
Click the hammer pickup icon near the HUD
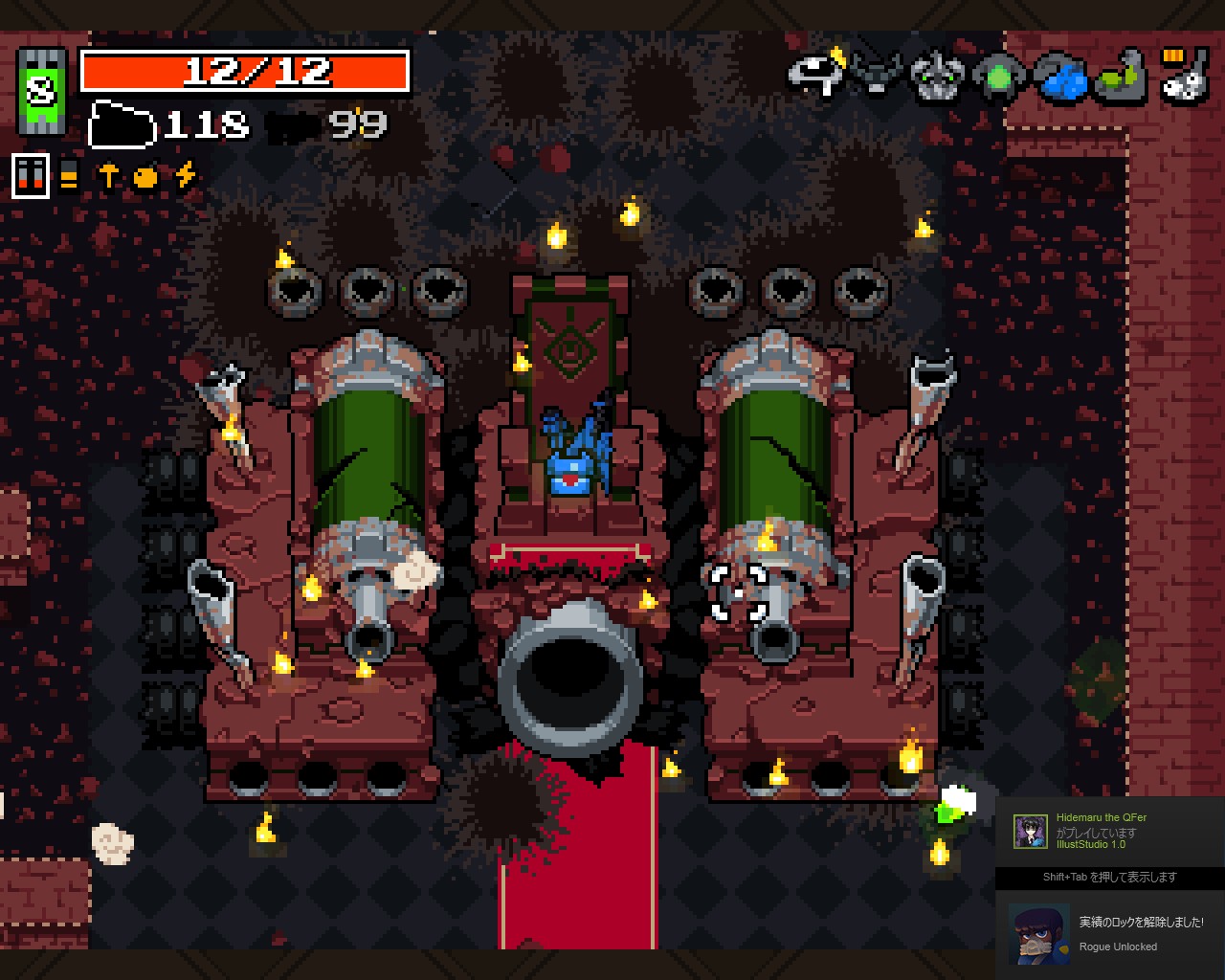108,174
